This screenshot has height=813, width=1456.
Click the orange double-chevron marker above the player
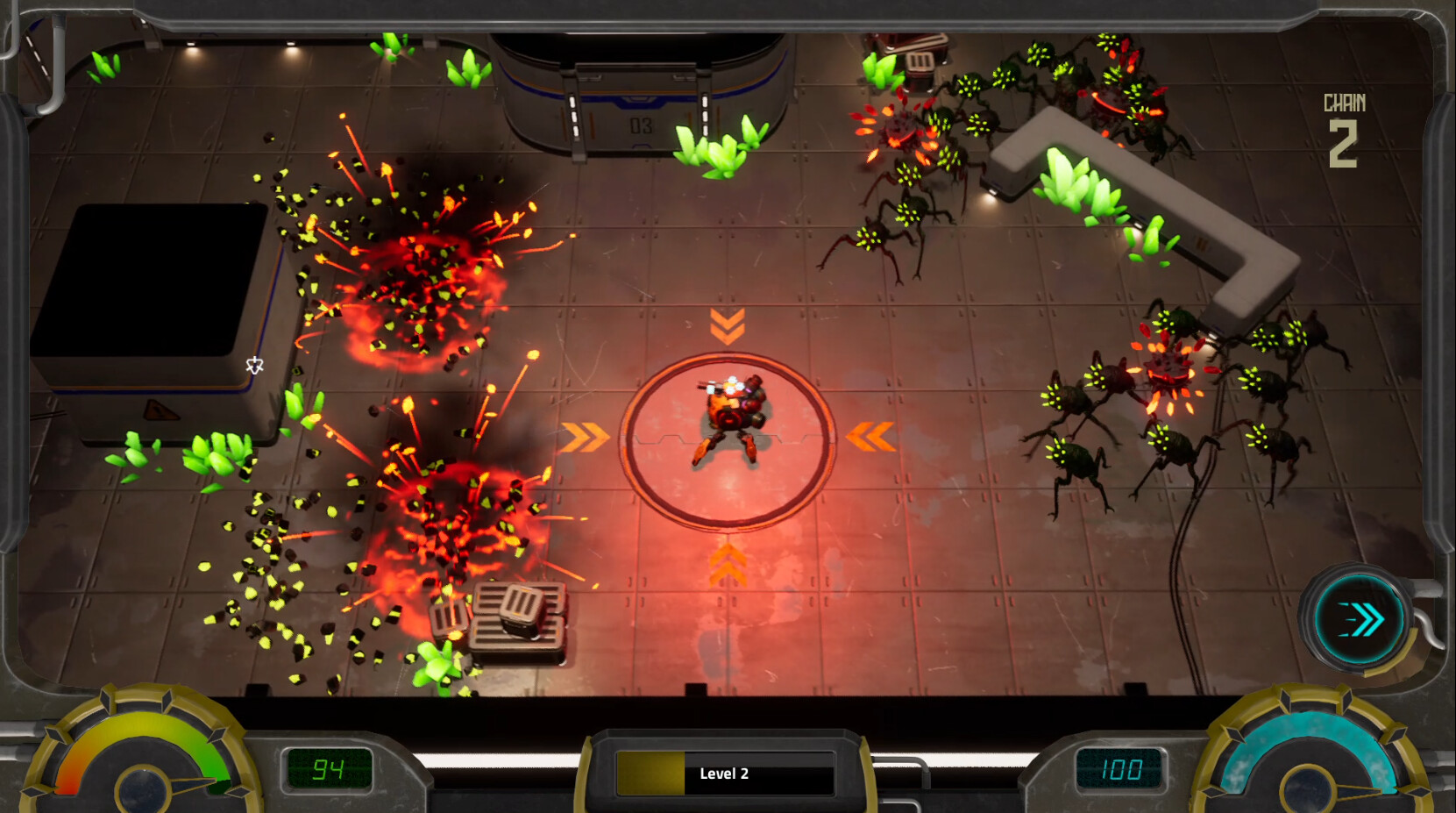[x=726, y=326]
